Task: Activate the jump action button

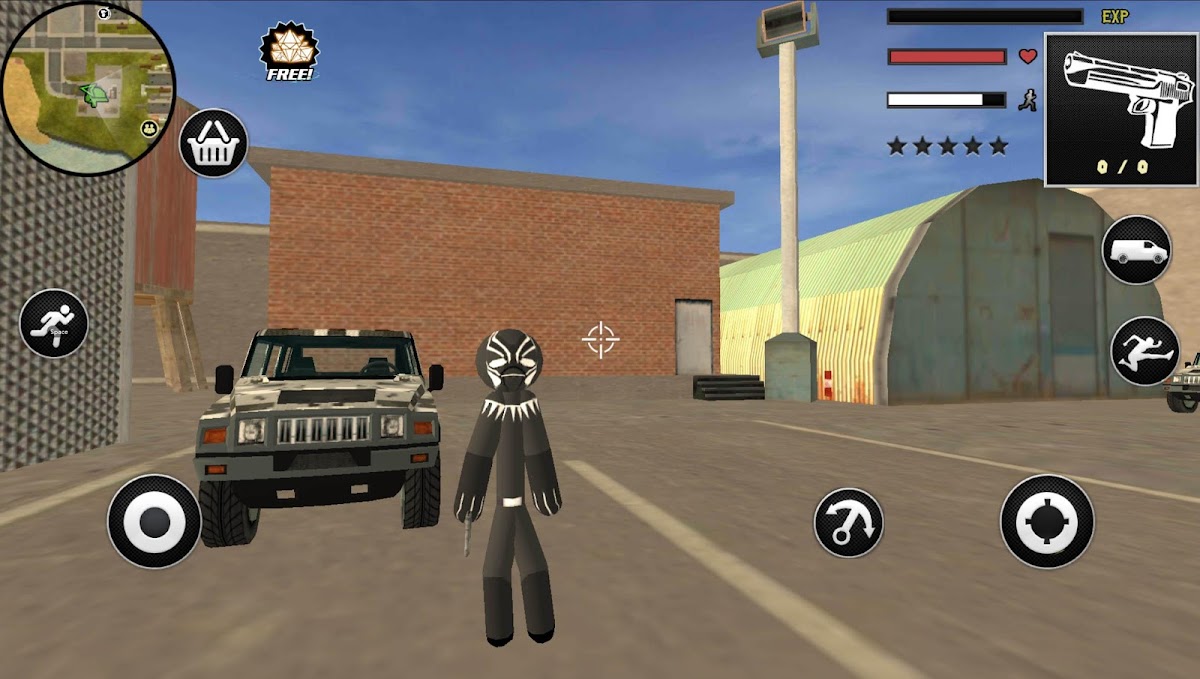Action: 1144,351
